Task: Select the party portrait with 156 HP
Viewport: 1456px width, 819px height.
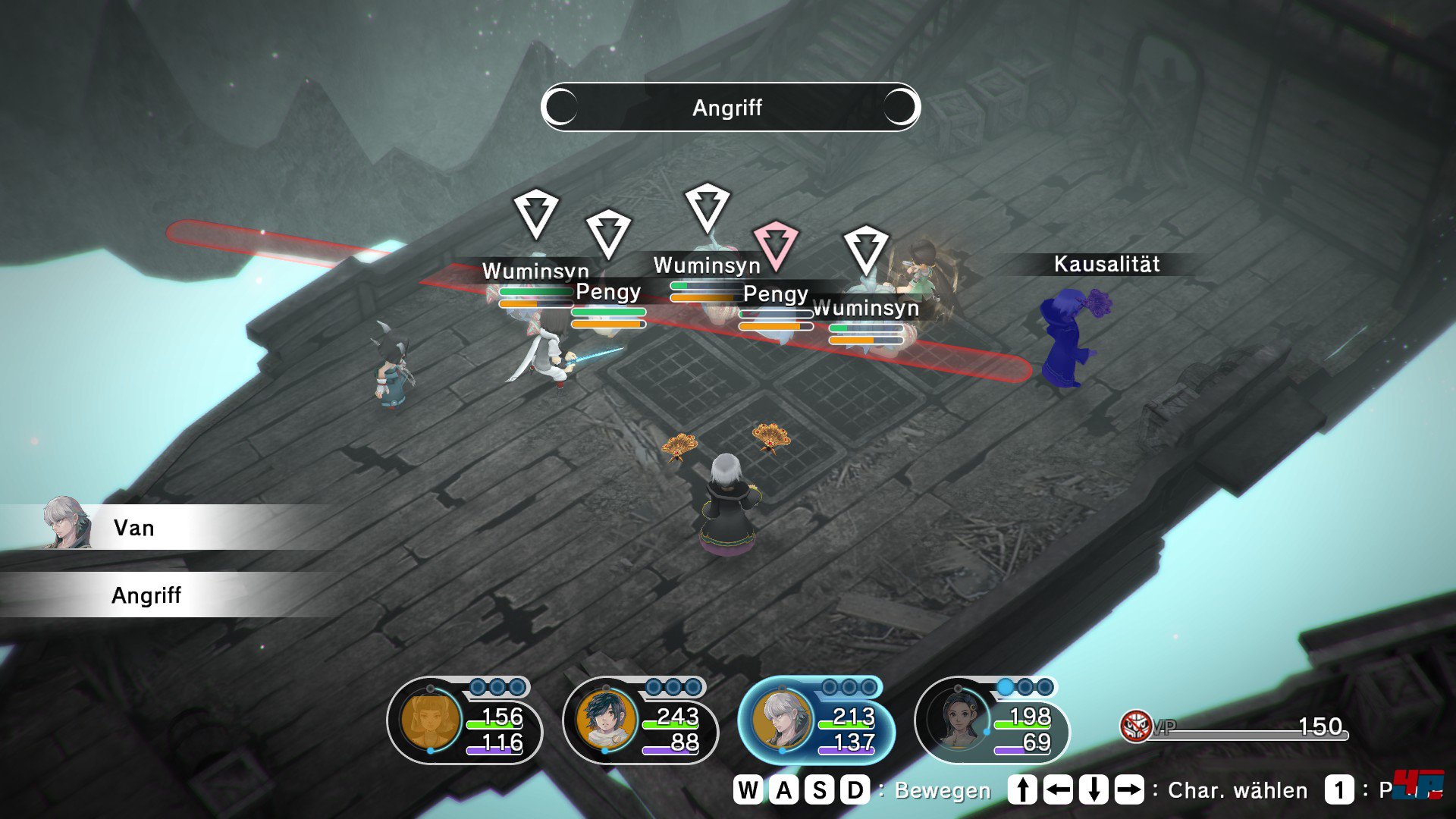Action: coord(430,719)
